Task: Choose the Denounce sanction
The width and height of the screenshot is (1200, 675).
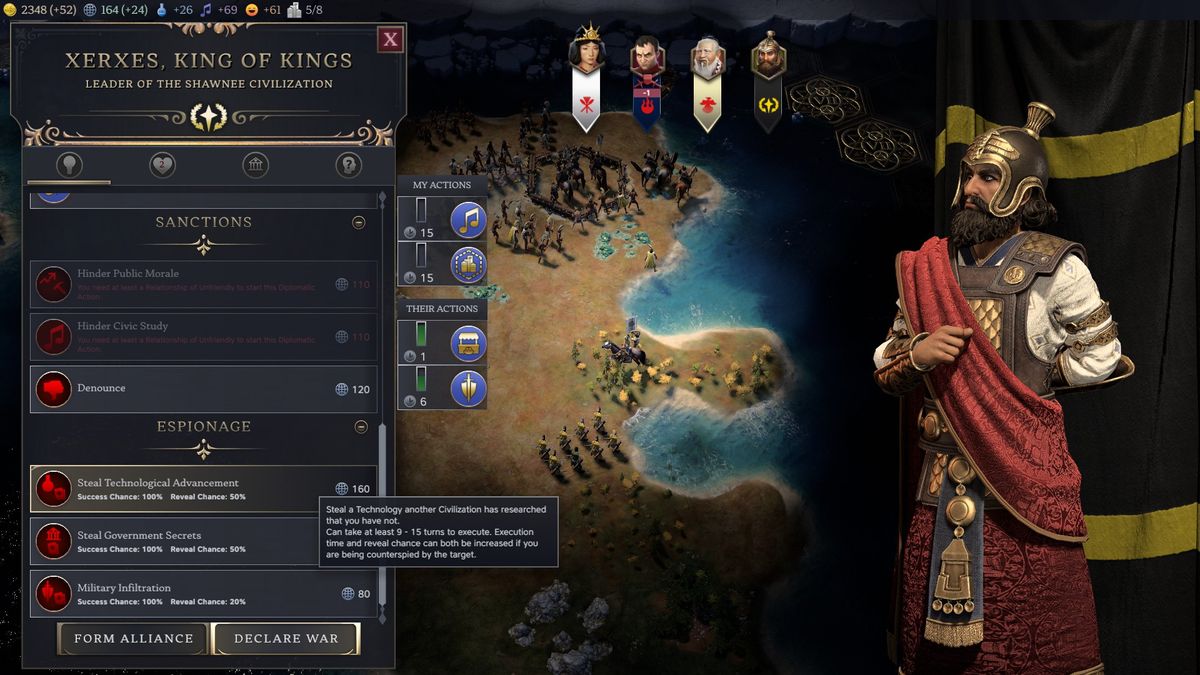Action: pos(204,388)
